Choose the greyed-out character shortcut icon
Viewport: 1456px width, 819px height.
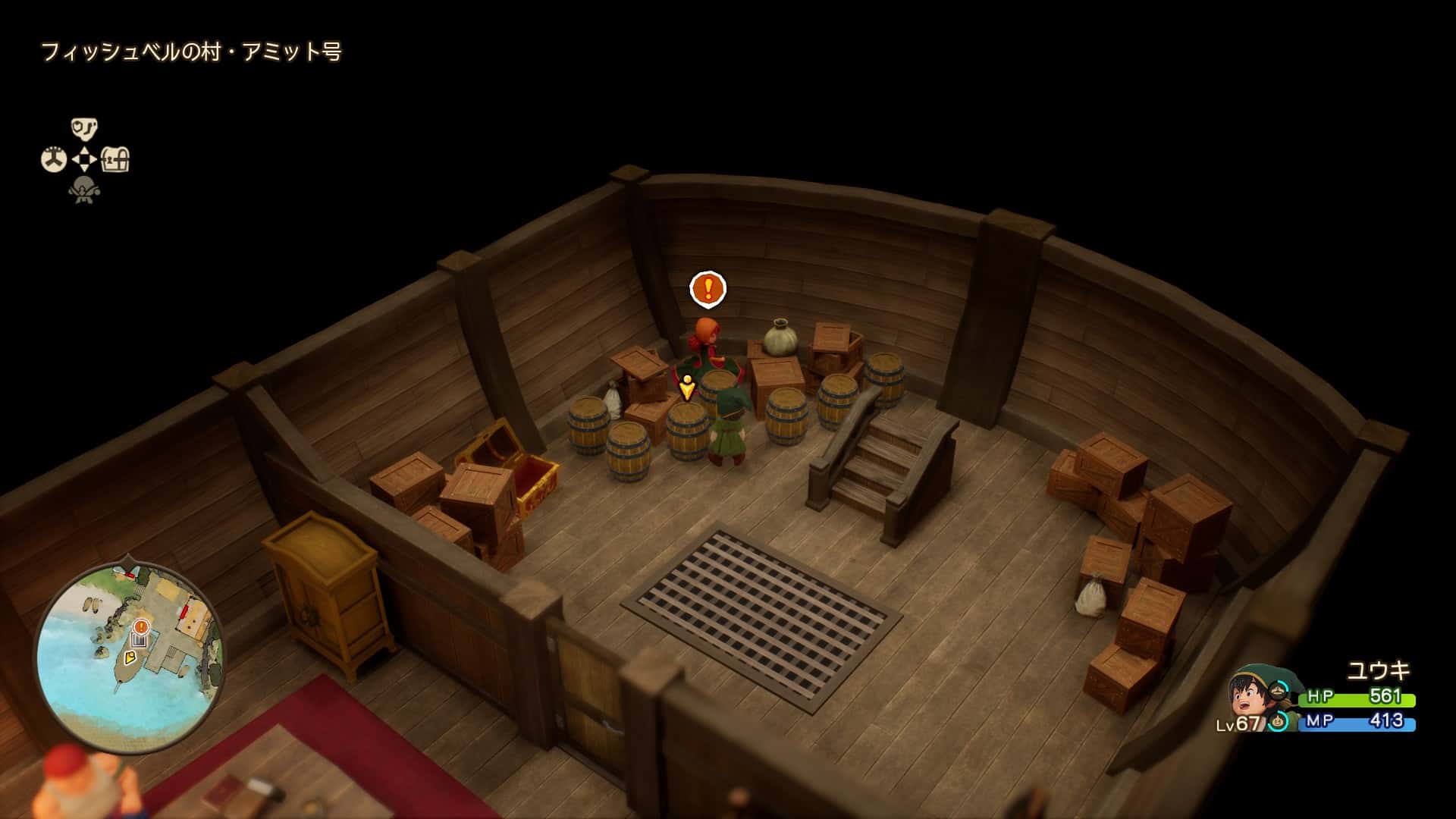pyautogui.click(x=84, y=190)
